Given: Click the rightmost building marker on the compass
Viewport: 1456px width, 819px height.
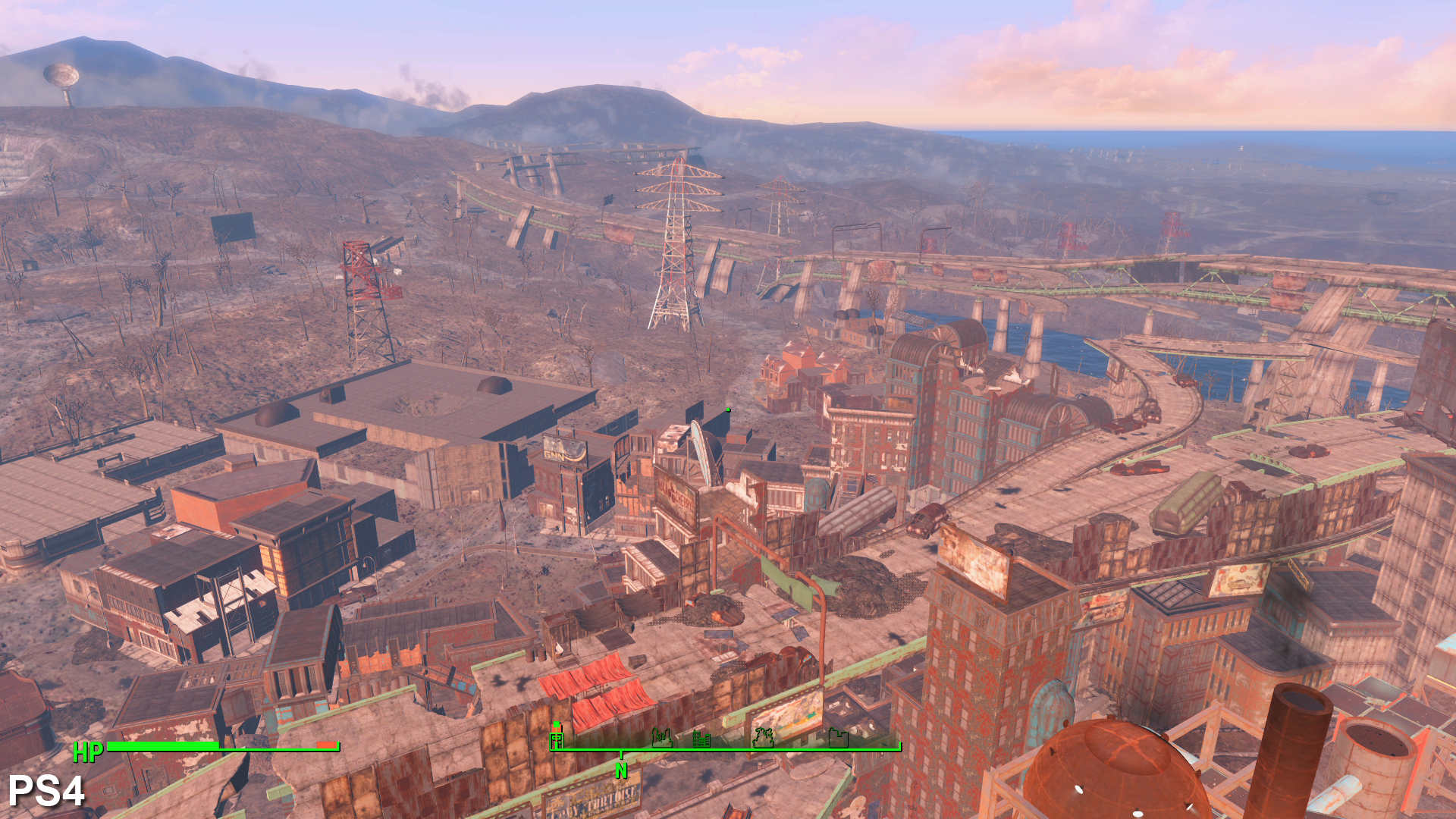Looking at the screenshot, I should coord(838,737).
